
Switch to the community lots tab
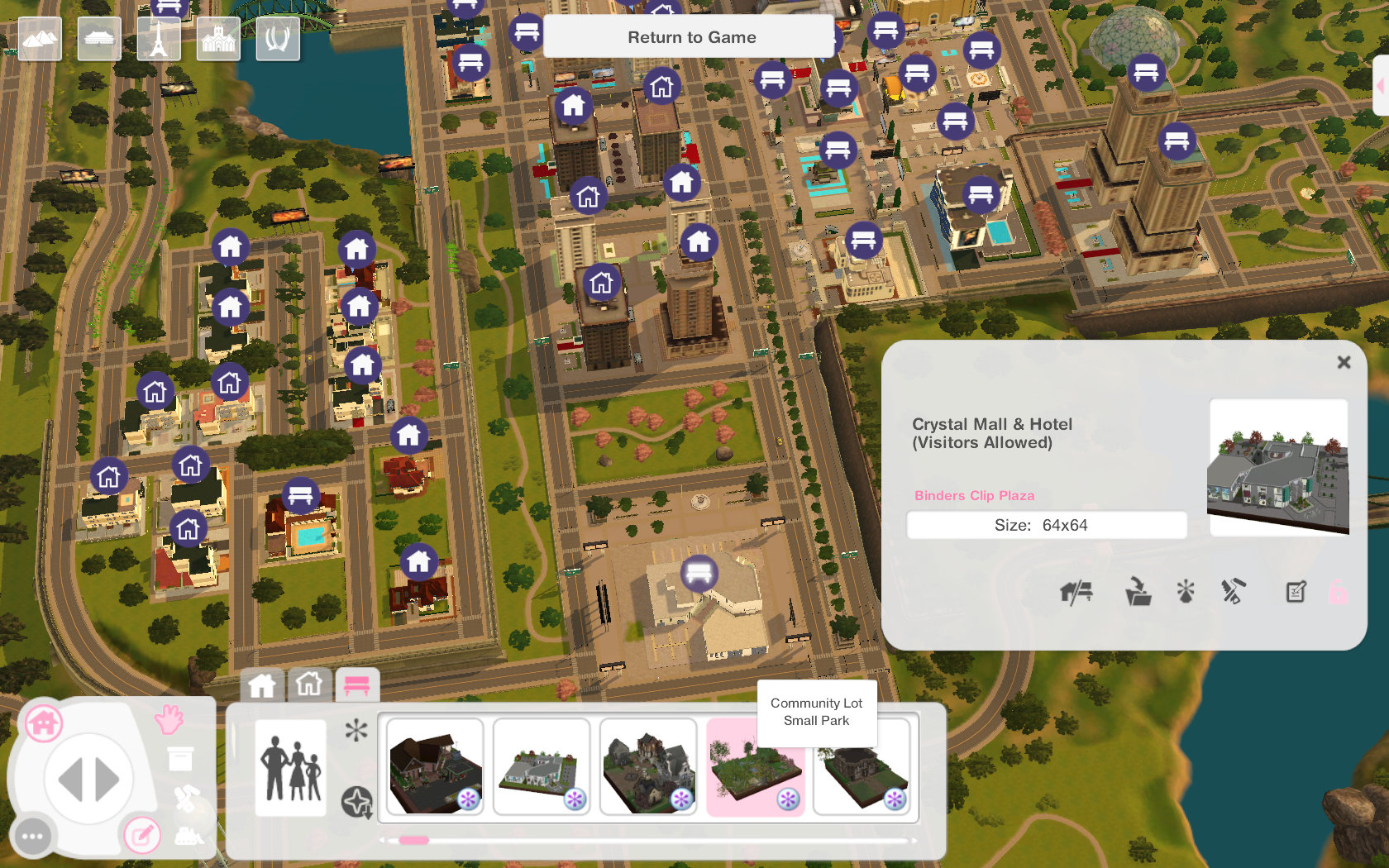[357, 685]
